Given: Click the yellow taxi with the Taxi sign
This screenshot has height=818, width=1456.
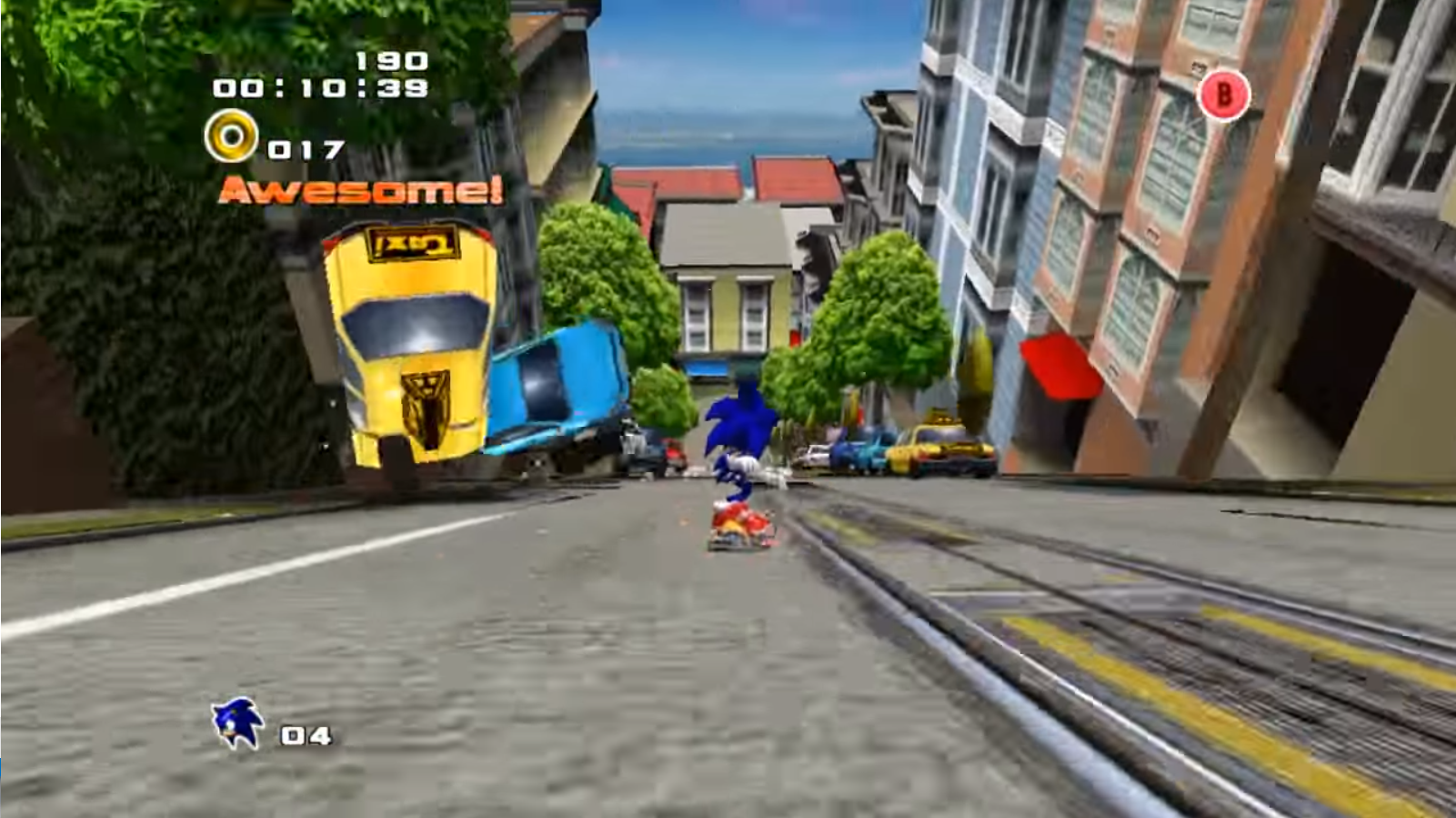Looking at the screenshot, I should [409, 346].
